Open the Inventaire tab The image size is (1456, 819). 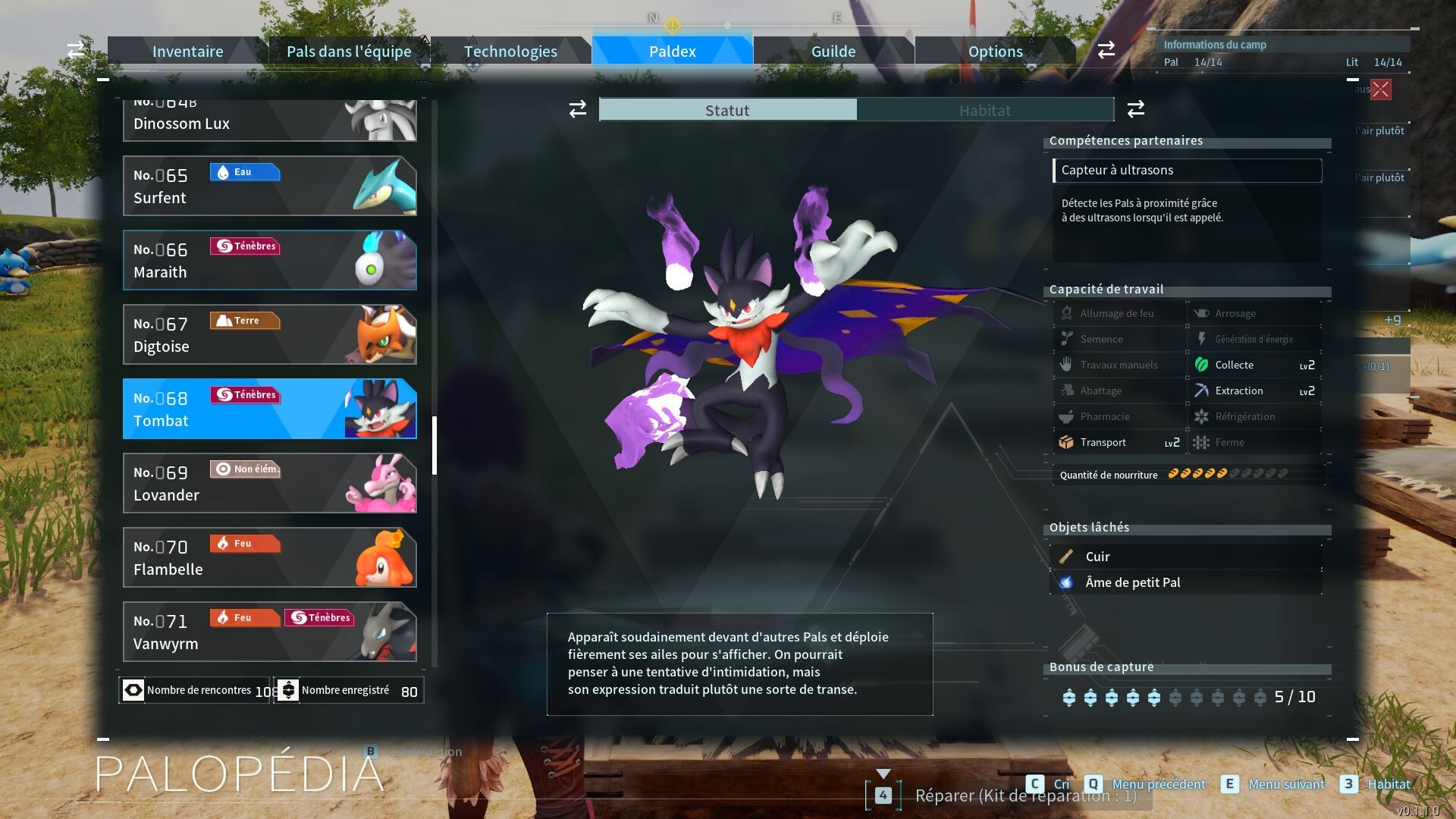click(187, 52)
